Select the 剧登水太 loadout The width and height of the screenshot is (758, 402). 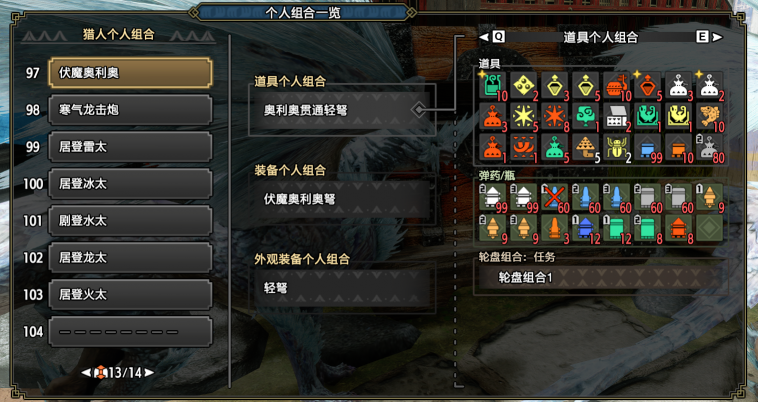click(x=130, y=221)
